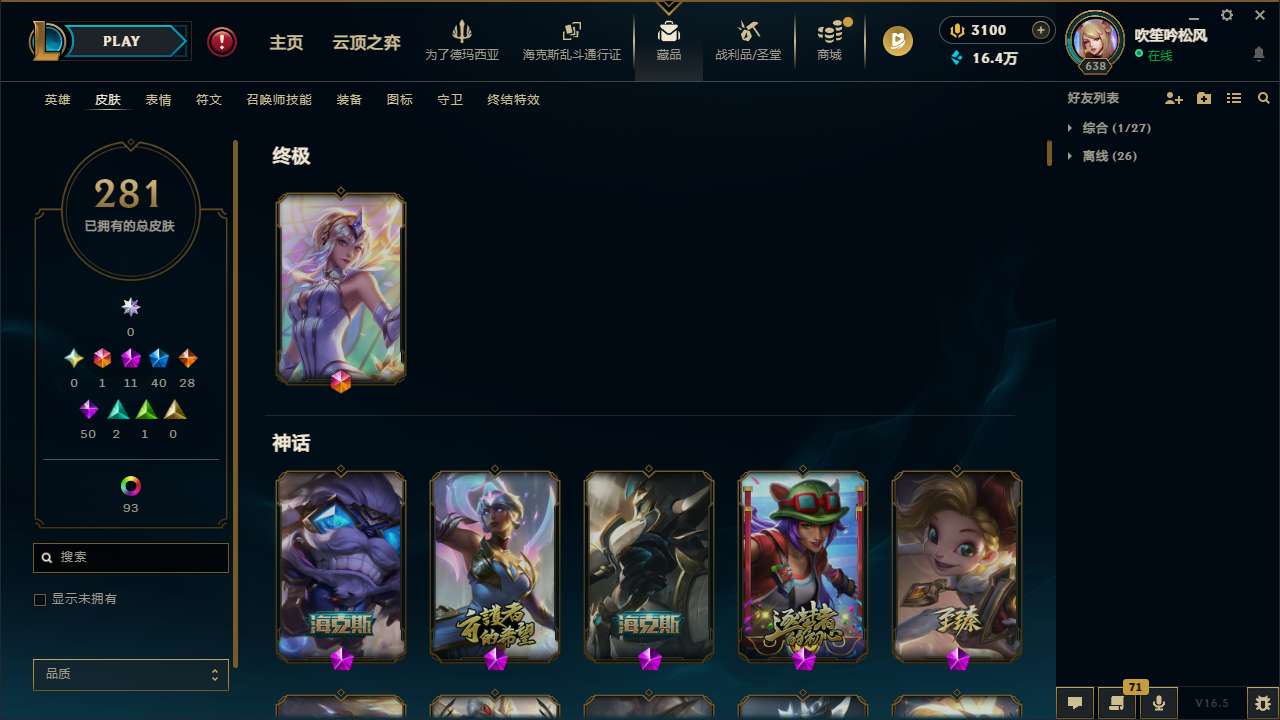Click the friends list search icon
Image resolution: width=1280 pixels, height=720 pixels.
[x=1264, y=98]
